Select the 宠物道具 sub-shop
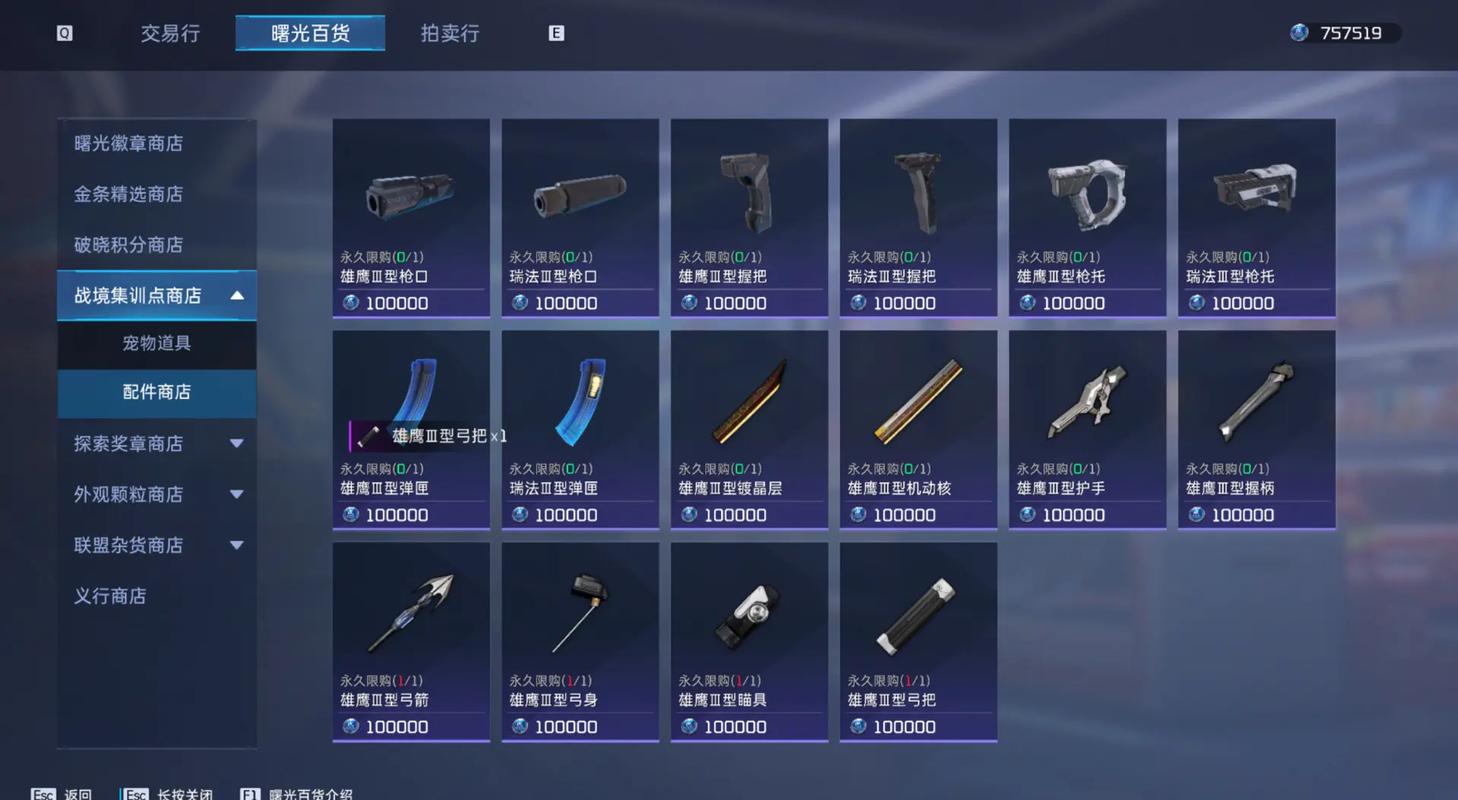 tap(157, 343)
